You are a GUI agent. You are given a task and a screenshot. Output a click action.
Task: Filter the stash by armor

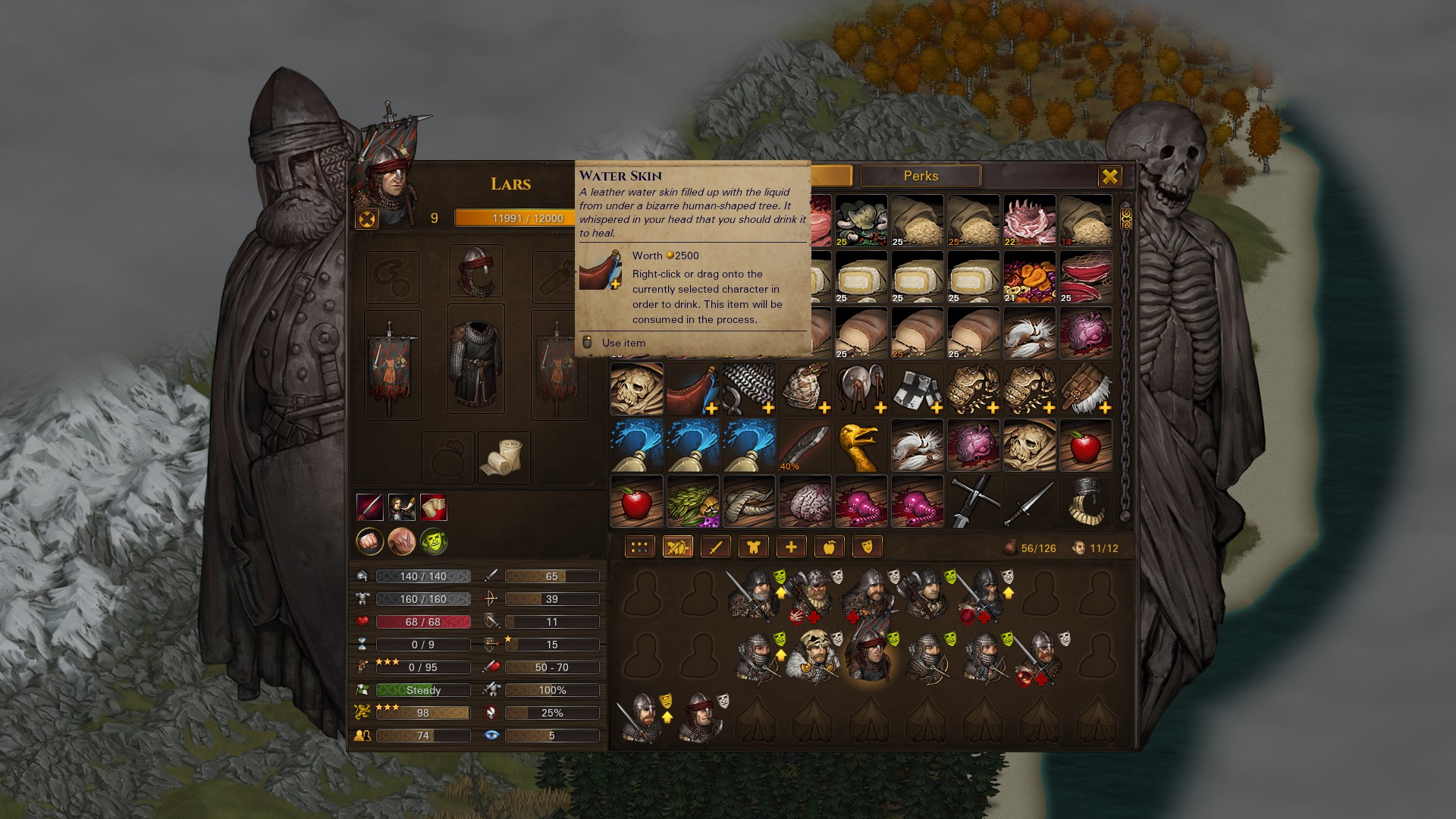click(x=753, y=547)
